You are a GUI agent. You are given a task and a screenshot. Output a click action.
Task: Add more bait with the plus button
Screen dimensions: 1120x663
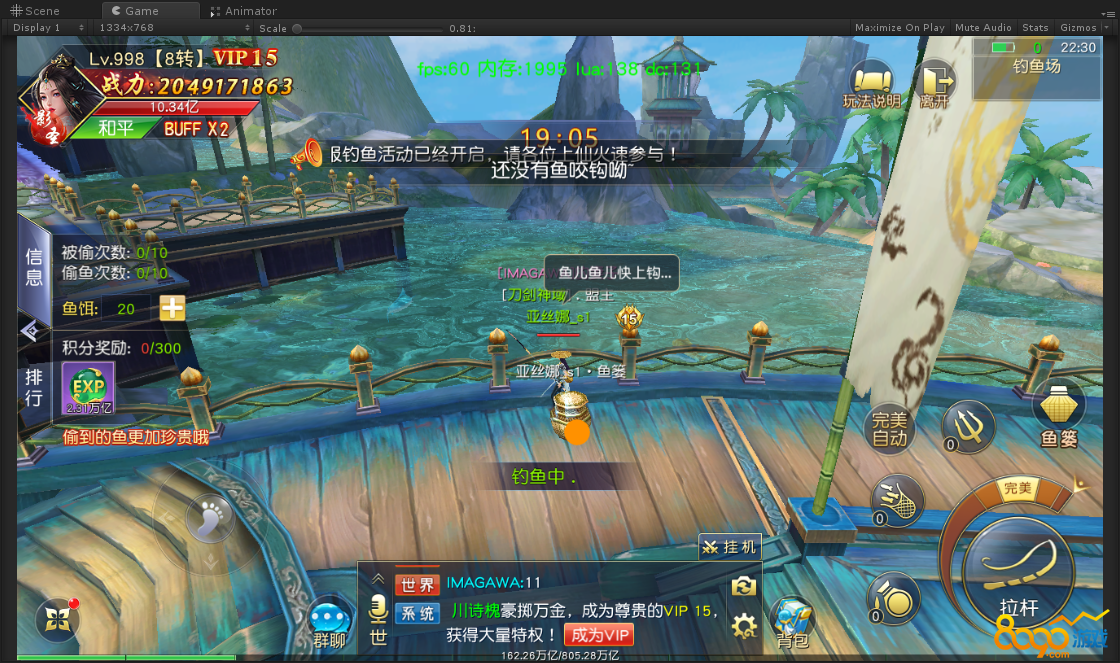(173, 308)
